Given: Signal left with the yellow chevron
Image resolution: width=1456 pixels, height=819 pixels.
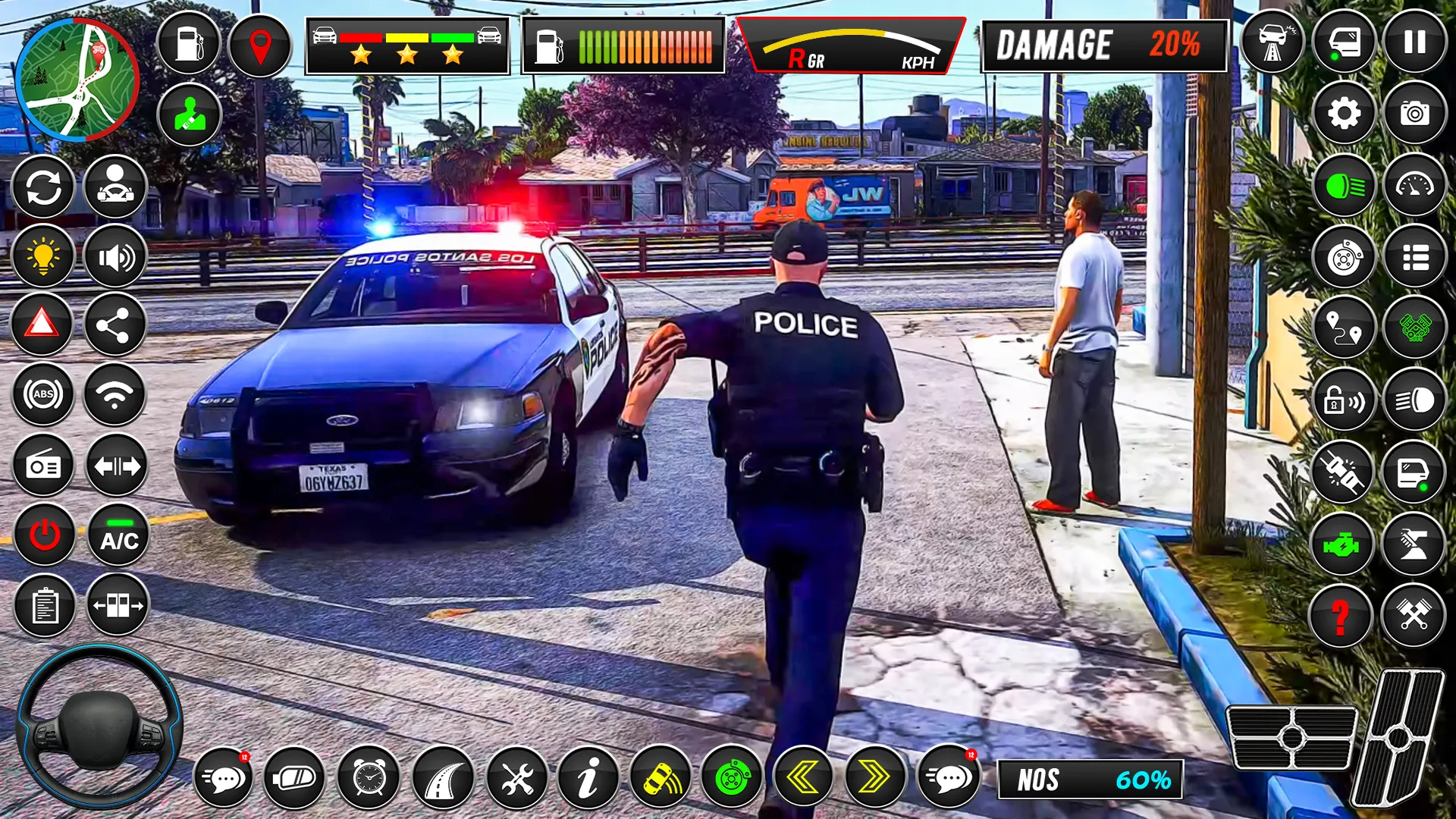Looking at the screenshot, I should (803, 777).
